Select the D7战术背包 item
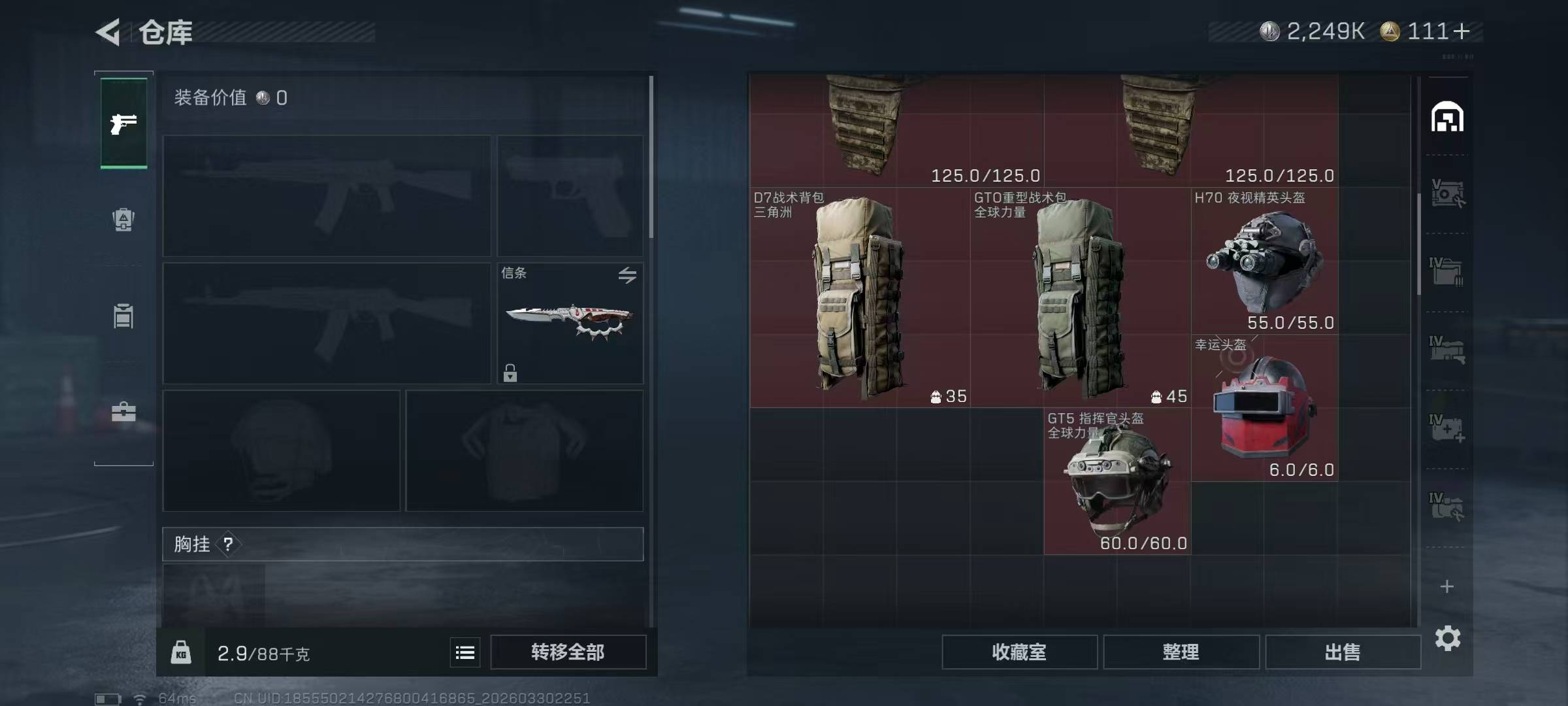Viewport: 1568px width, 706px height. (859, 297)
